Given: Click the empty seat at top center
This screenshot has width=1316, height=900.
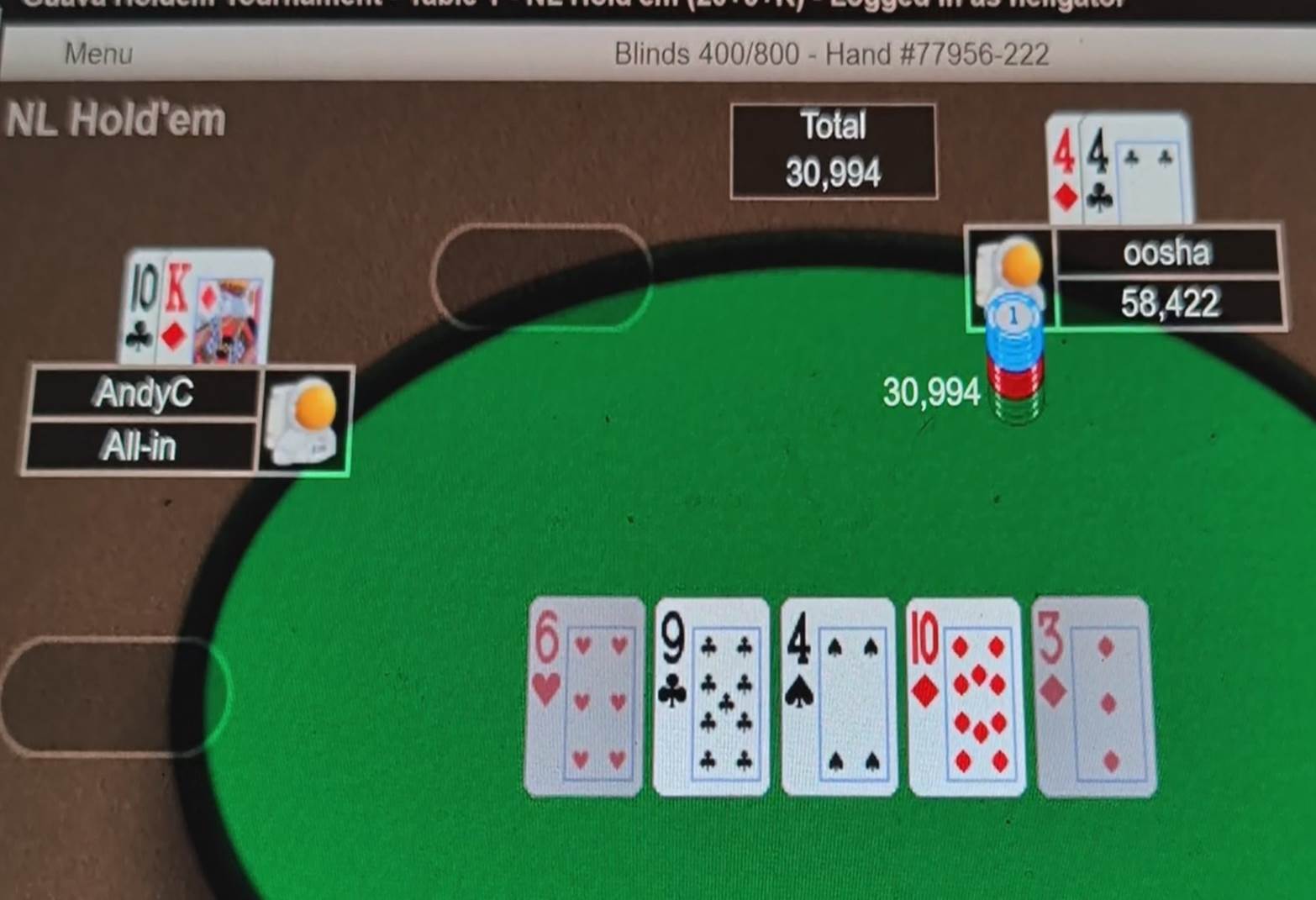Looking at the screenshot, I should (542, 275).
